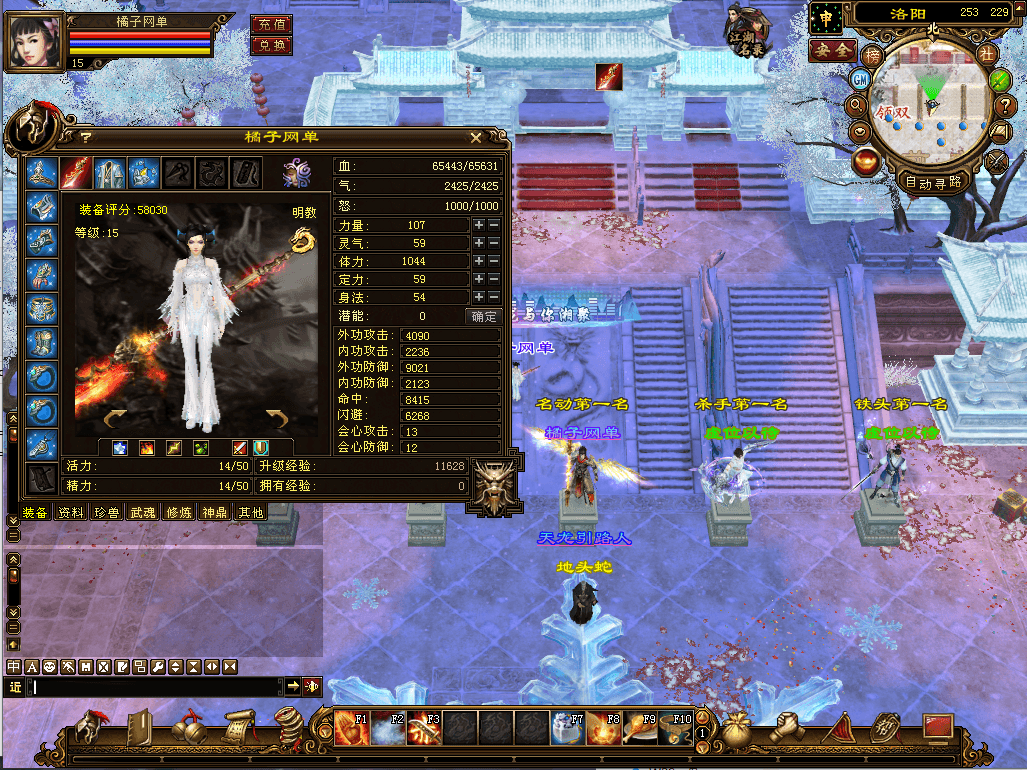
Task: Show the 榜 rankings button
Action: (x=873, y=54)
